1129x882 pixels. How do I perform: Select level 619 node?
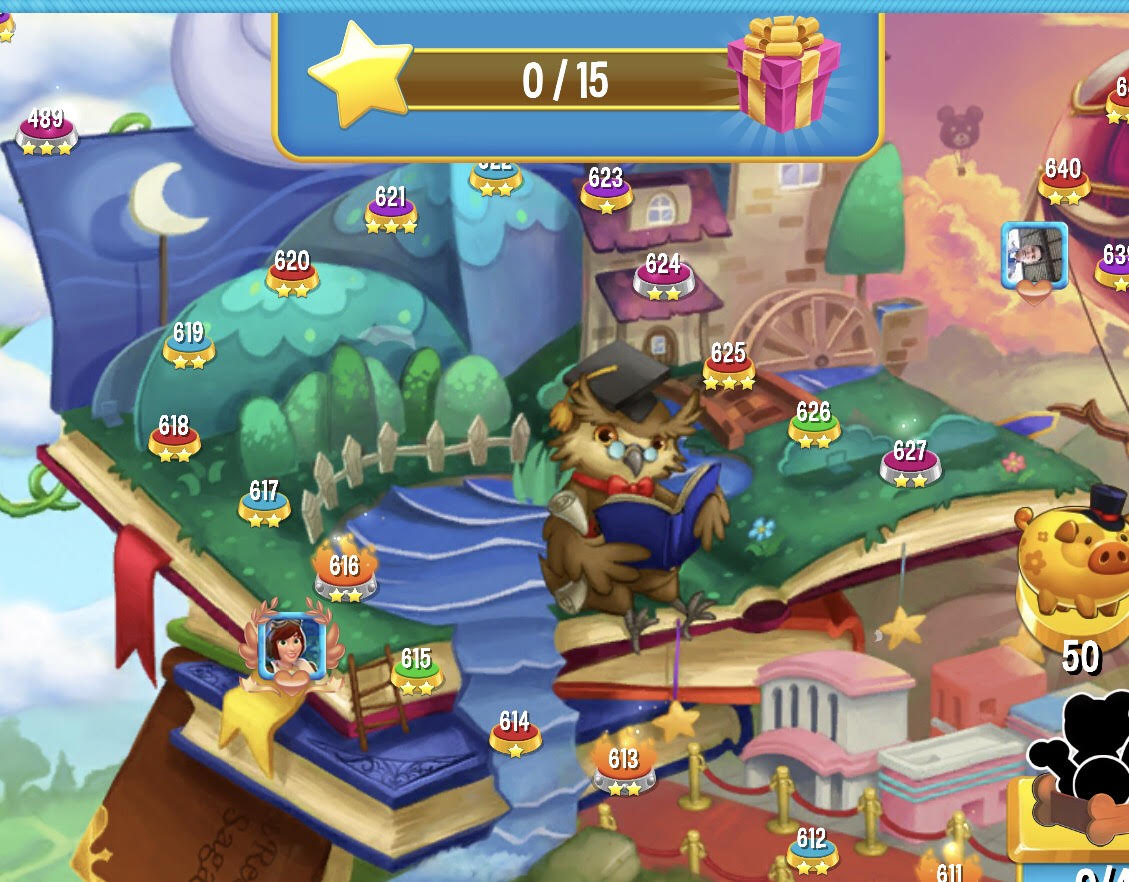tap(189, 344)
